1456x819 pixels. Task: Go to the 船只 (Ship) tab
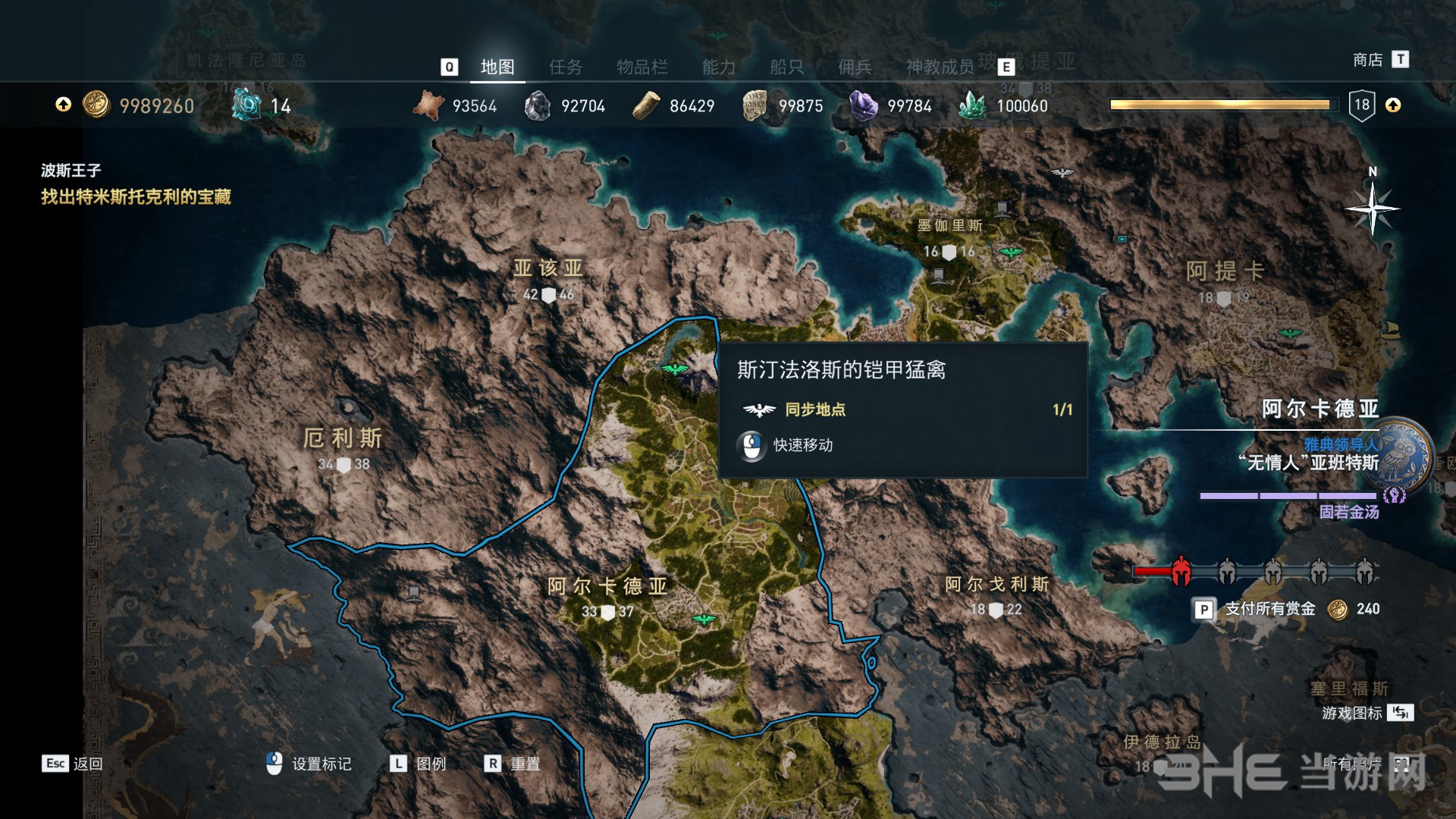786,67
